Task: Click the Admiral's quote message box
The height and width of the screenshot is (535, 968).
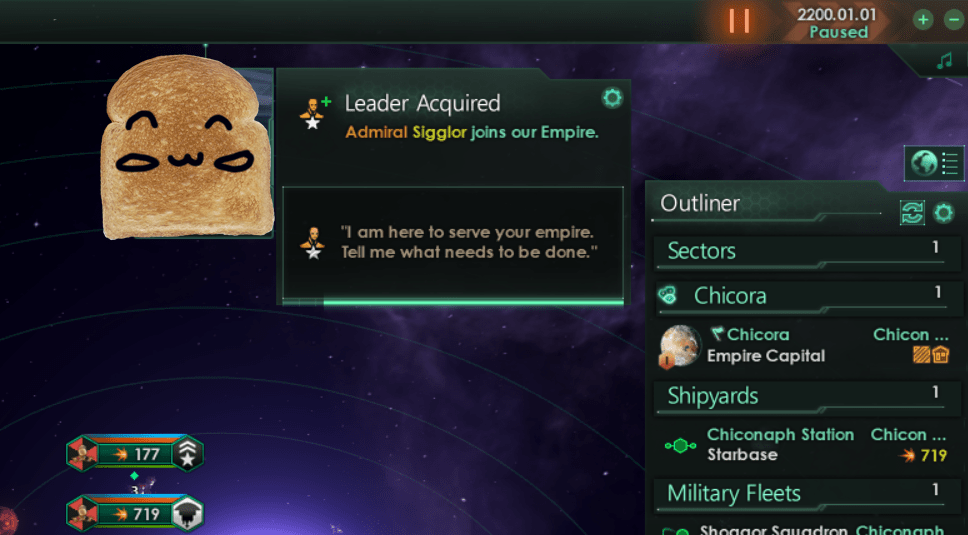Action: click(452, 243)
